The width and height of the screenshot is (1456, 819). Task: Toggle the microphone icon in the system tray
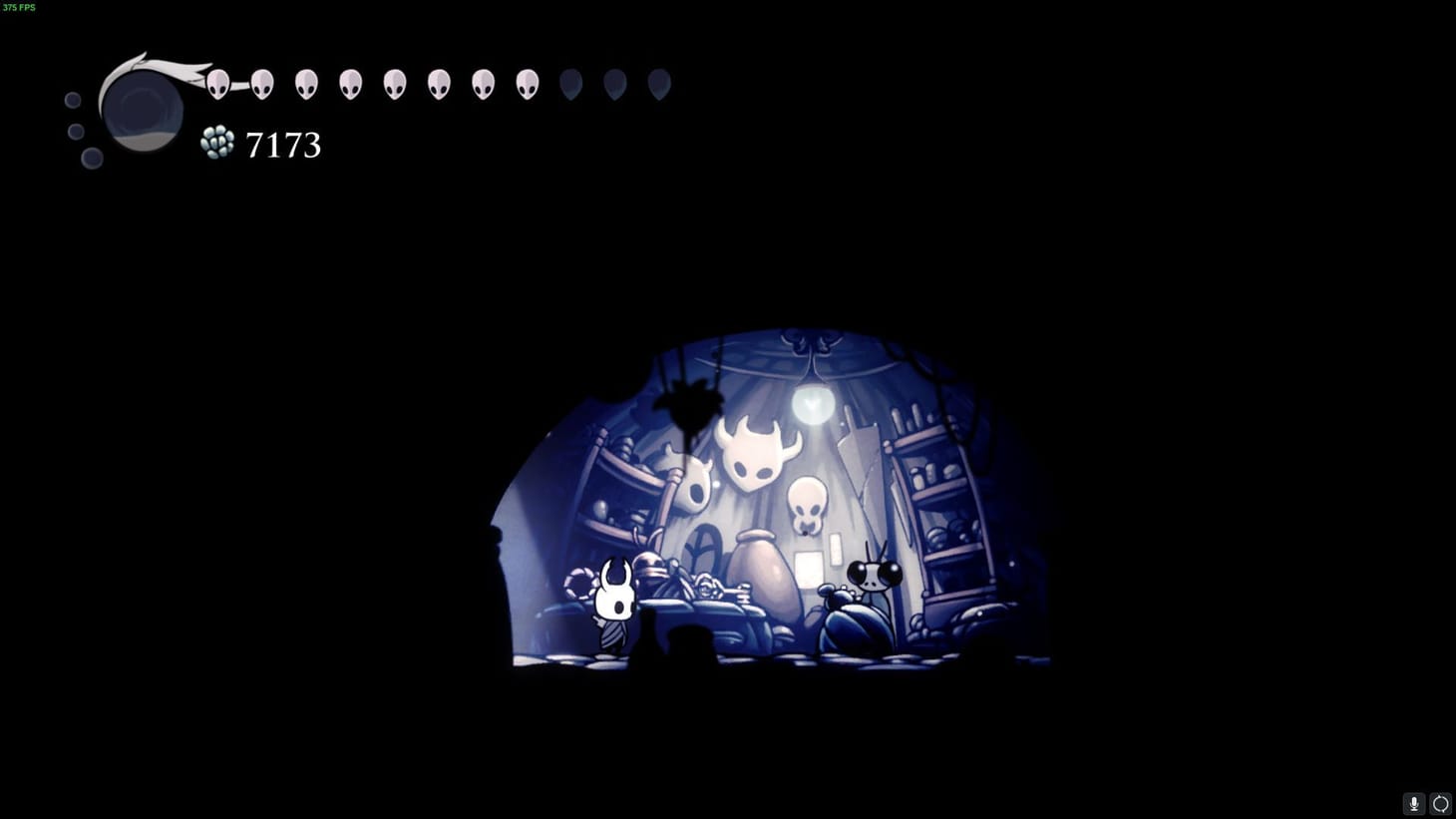[1413, 803]
